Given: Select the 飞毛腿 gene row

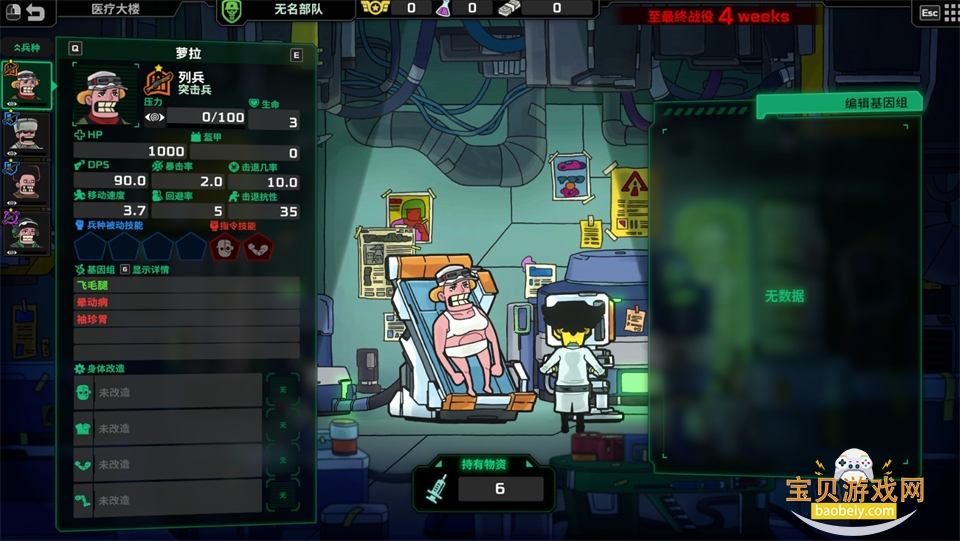Looking at the screenshot, I should [186, 286].
